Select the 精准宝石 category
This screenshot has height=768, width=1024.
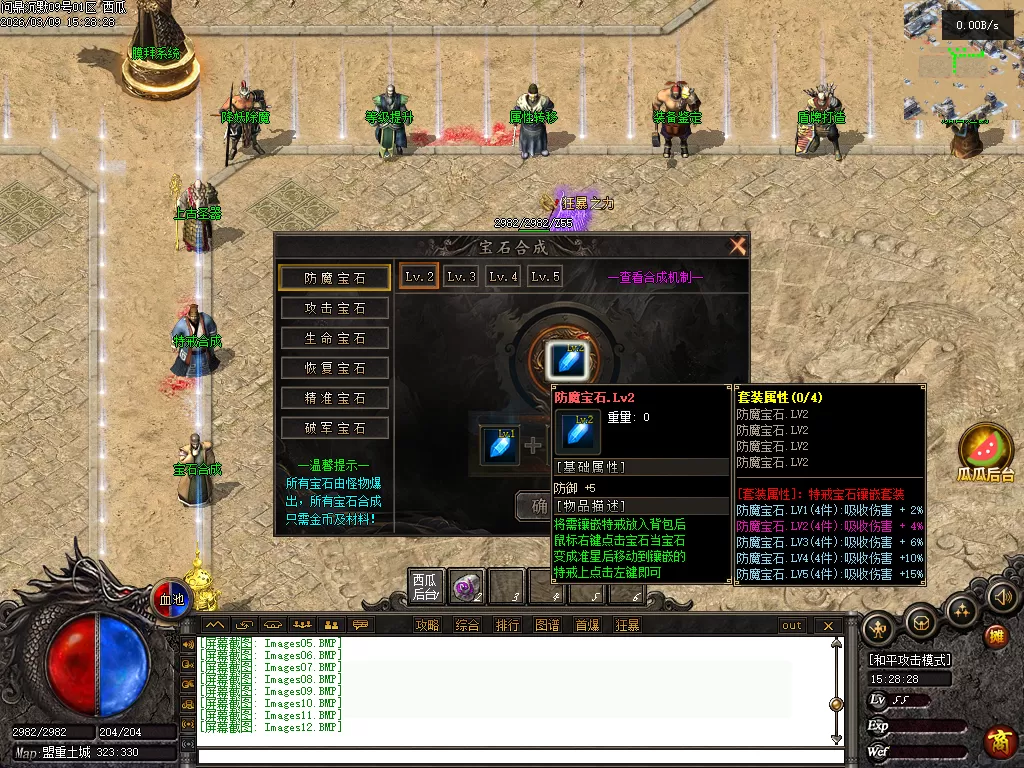(334, 398)
